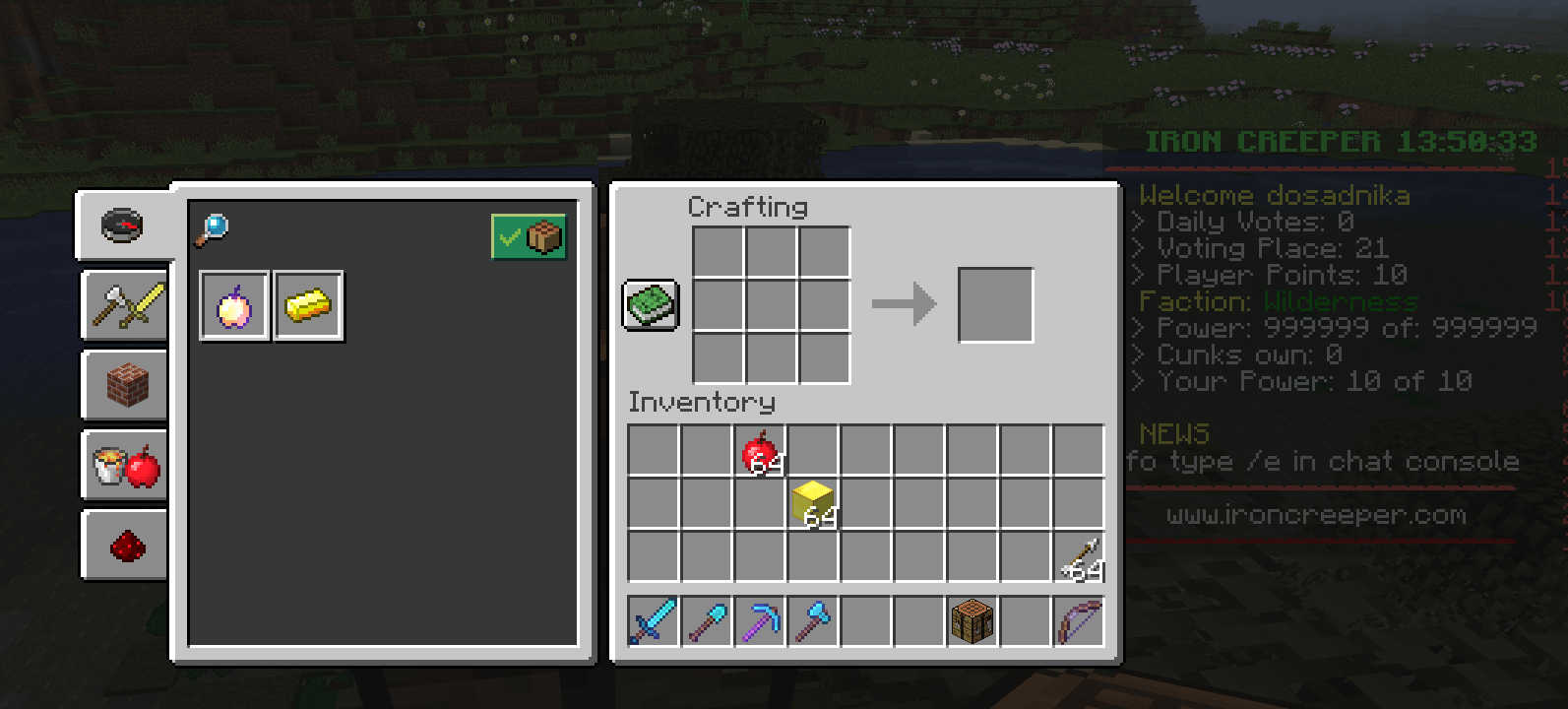Pick up the diamond axe
The width and height of the screenshot is (1568, 709).
814,621
